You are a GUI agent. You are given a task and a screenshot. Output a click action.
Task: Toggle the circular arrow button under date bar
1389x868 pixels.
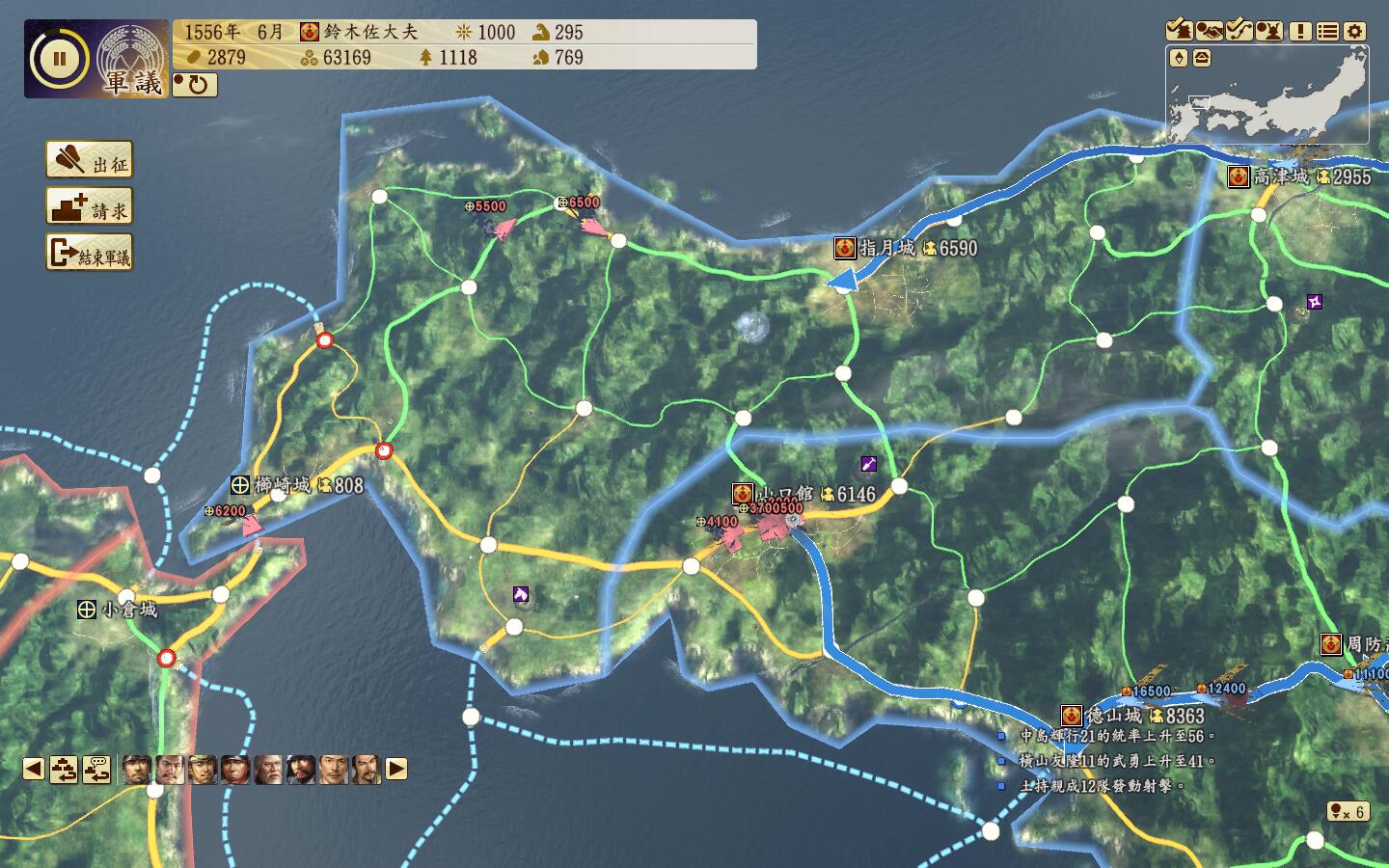(x=195, y=85)
